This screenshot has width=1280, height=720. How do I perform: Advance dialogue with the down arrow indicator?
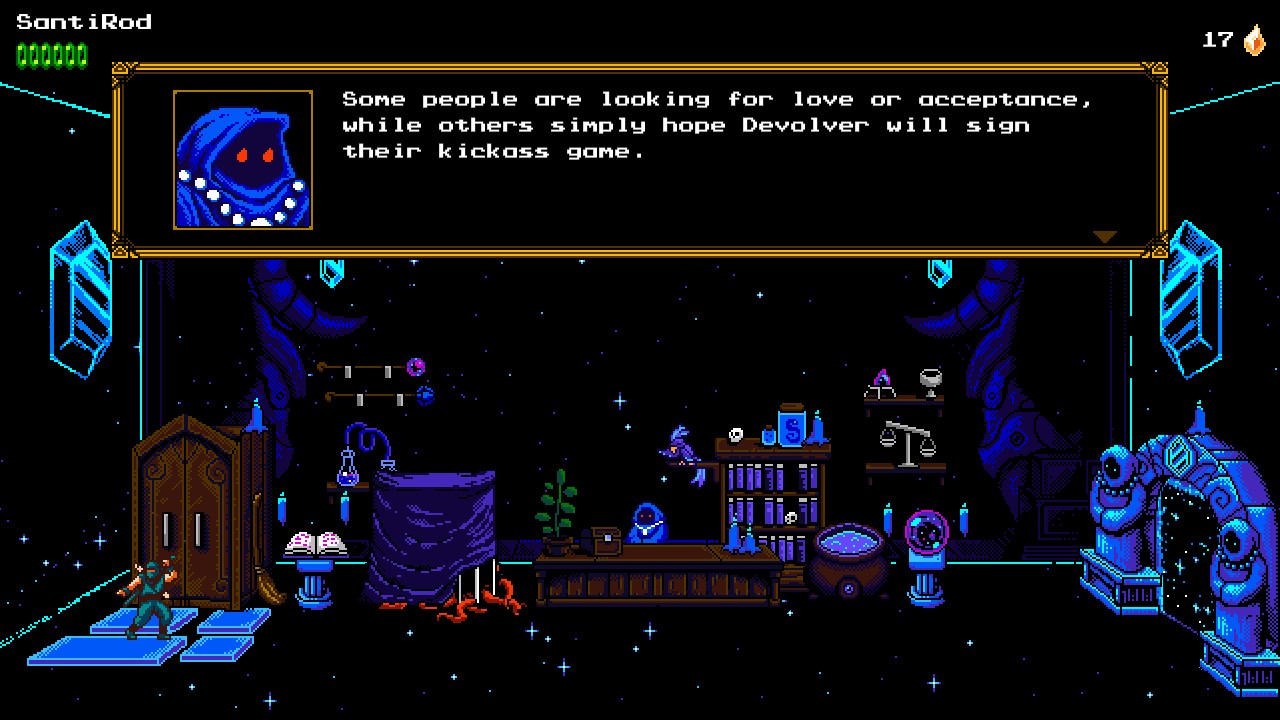[1104, 237]
